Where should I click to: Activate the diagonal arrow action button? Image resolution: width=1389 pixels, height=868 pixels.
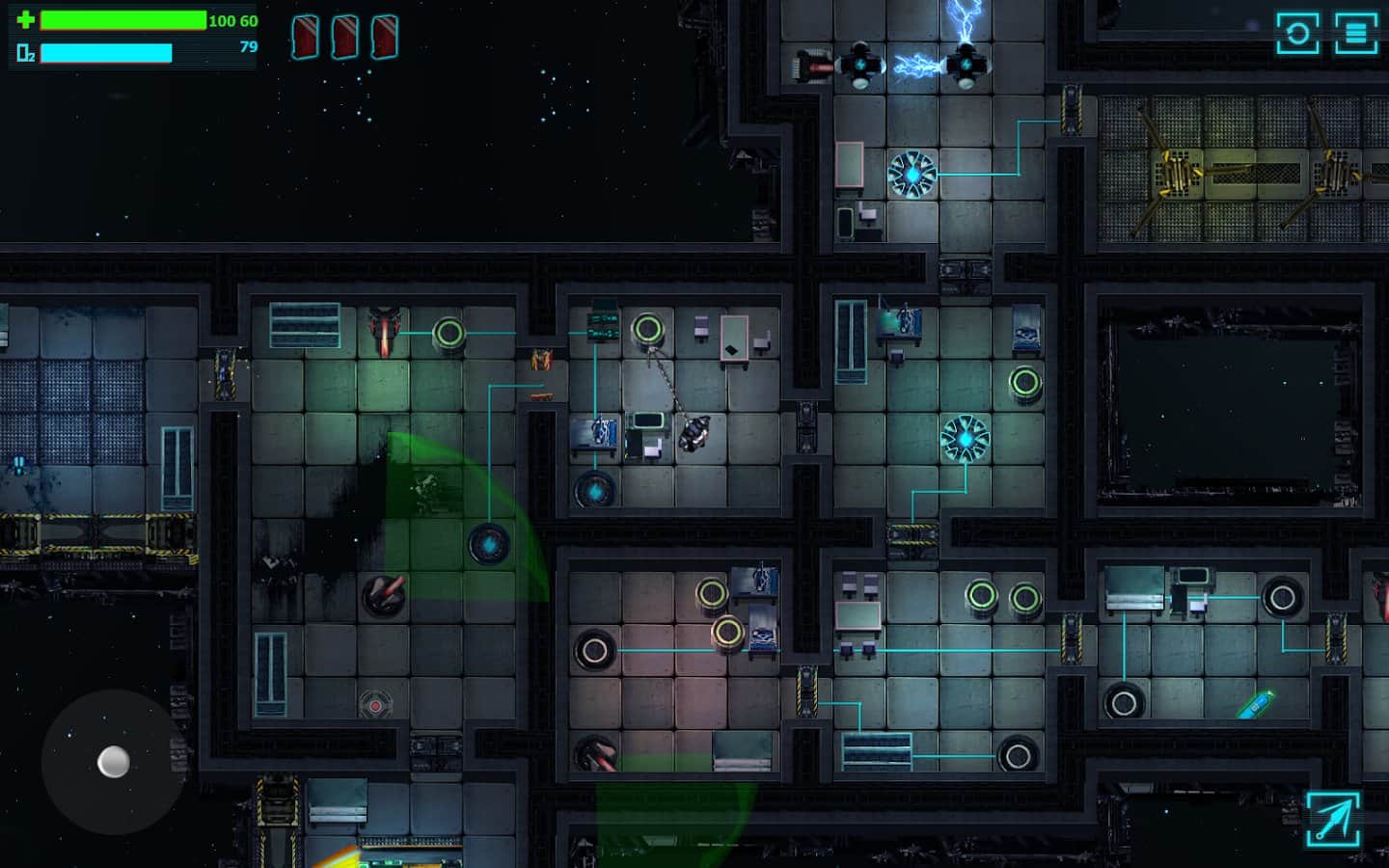click(1333, 819)
